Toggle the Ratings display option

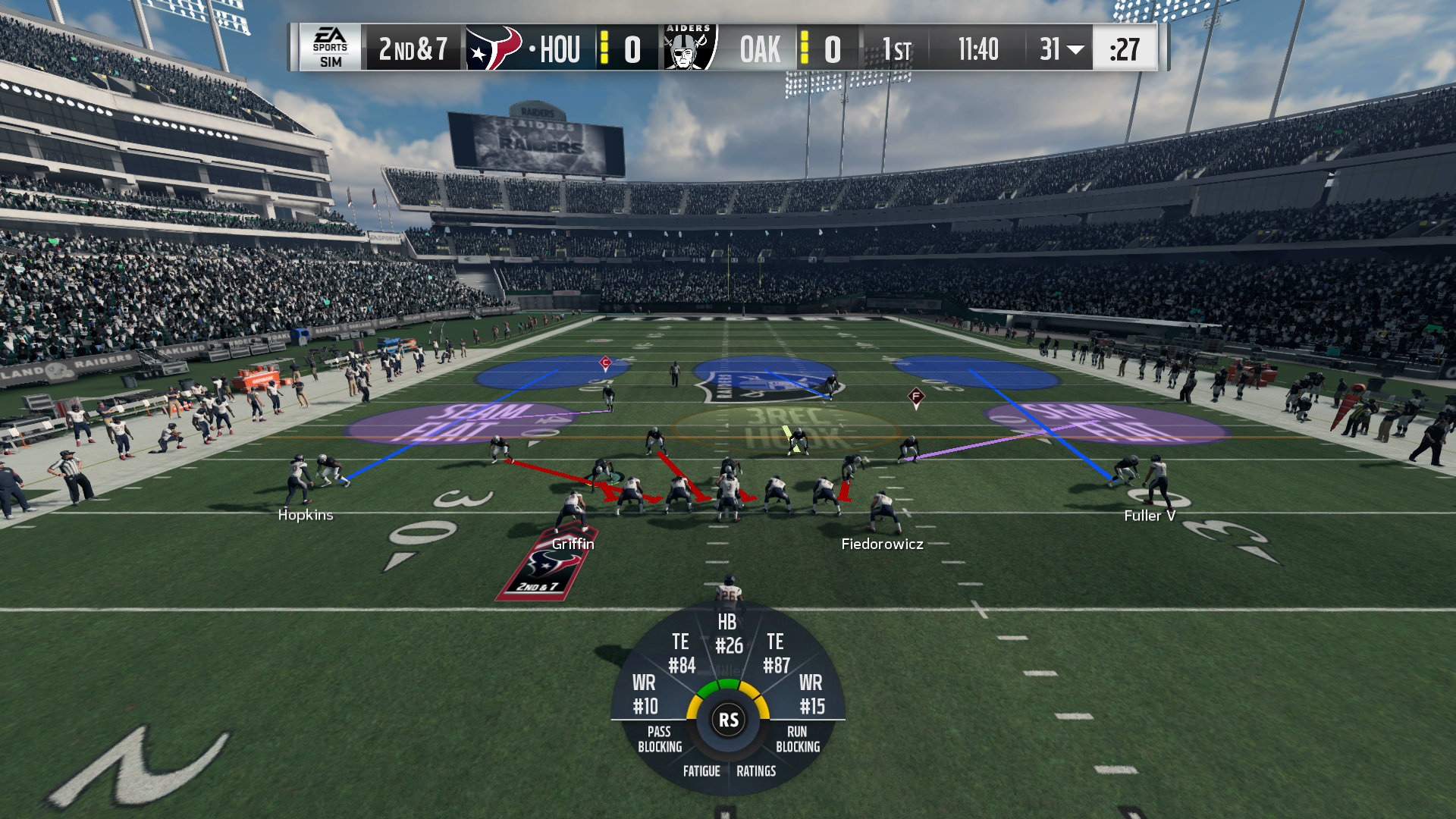[x=757, y=771]
